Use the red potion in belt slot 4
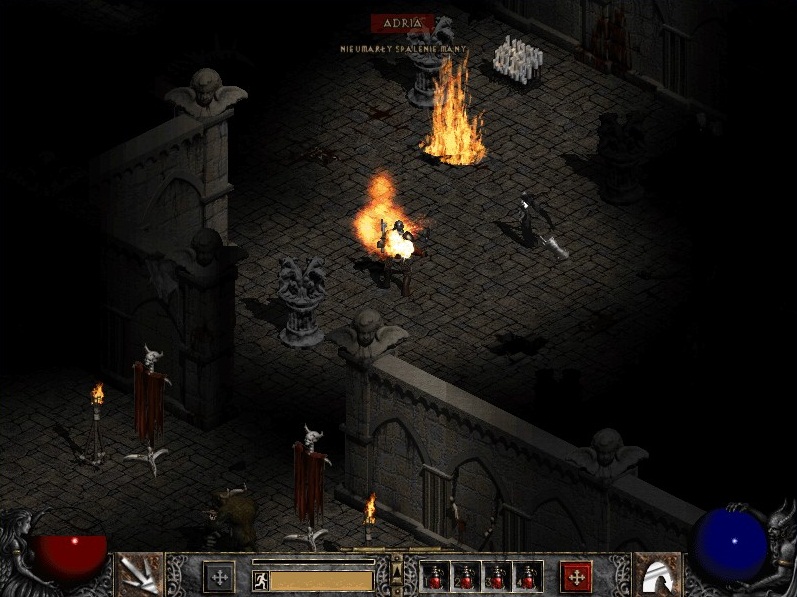 [x=527, y=577]
